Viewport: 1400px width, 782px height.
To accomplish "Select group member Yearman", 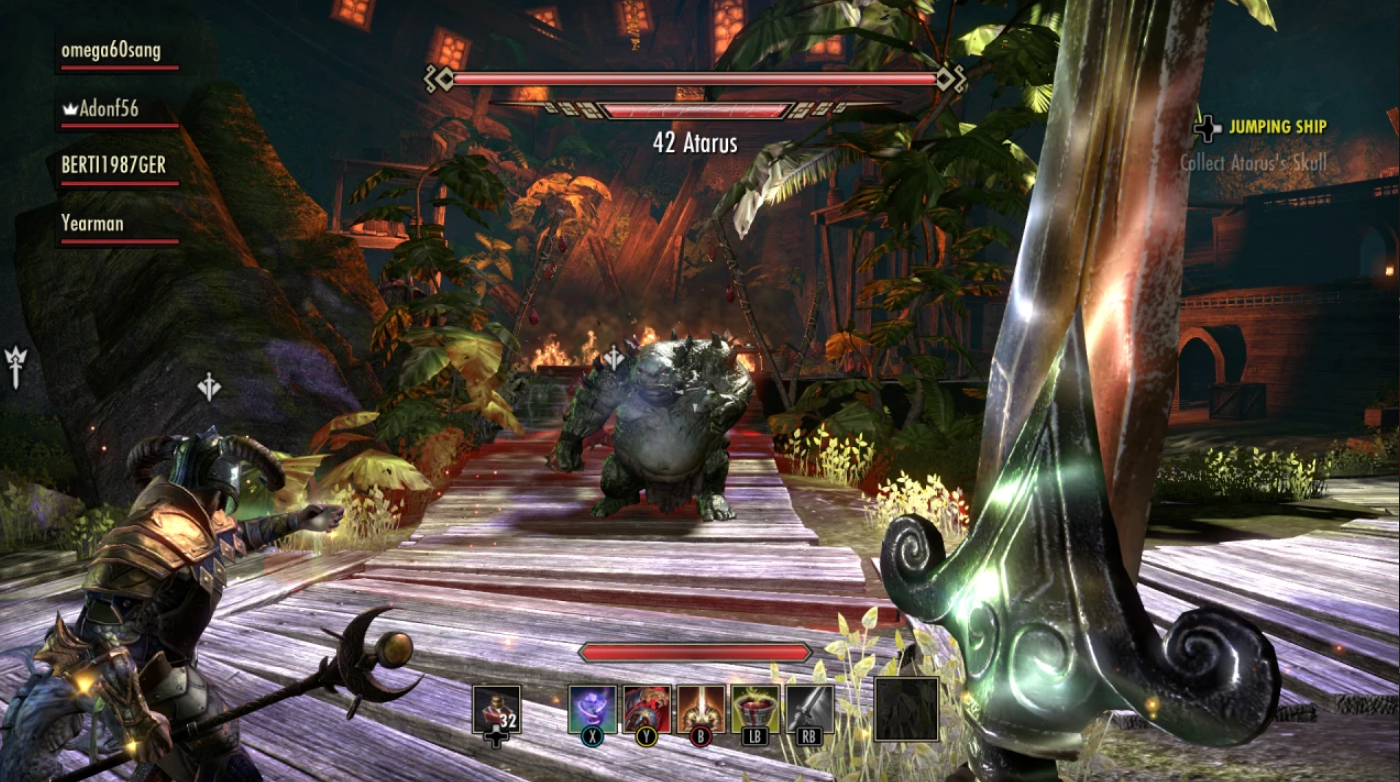I will pos(92,224).
